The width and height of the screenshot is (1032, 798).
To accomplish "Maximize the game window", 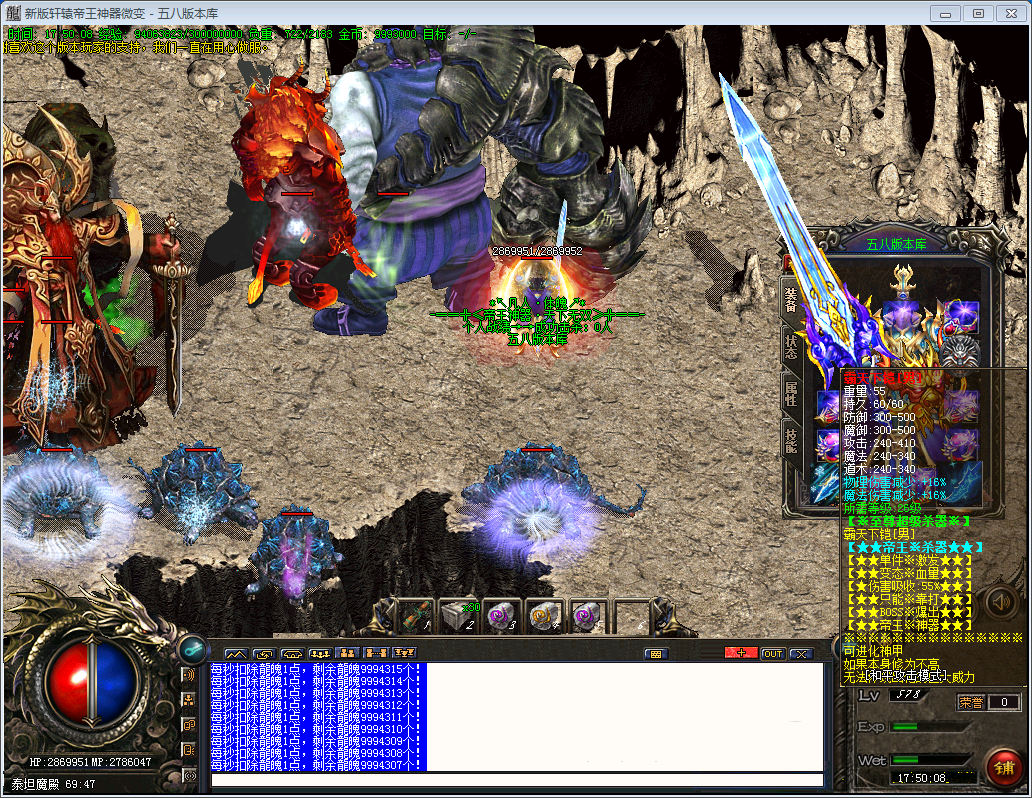I will (978, 13).
